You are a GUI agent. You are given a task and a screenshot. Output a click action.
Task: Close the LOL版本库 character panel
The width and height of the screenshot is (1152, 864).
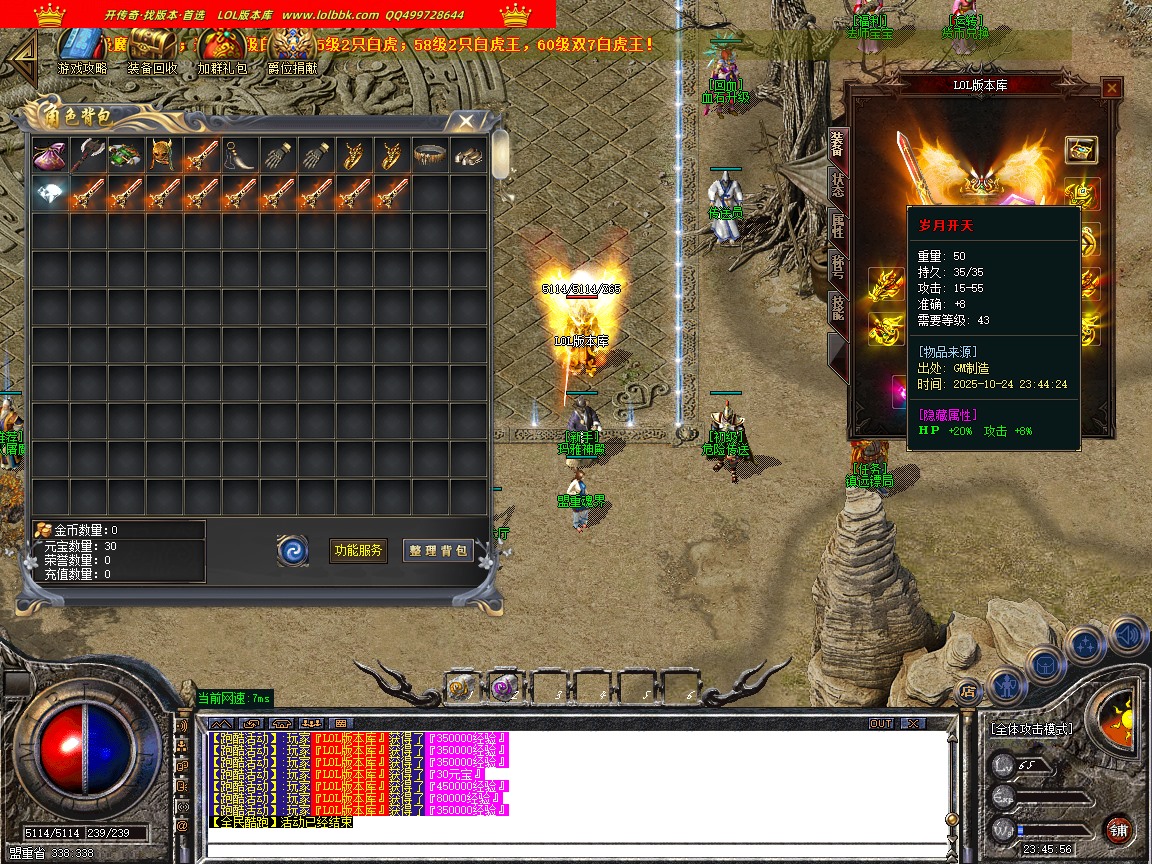(x=1111, y=88)
